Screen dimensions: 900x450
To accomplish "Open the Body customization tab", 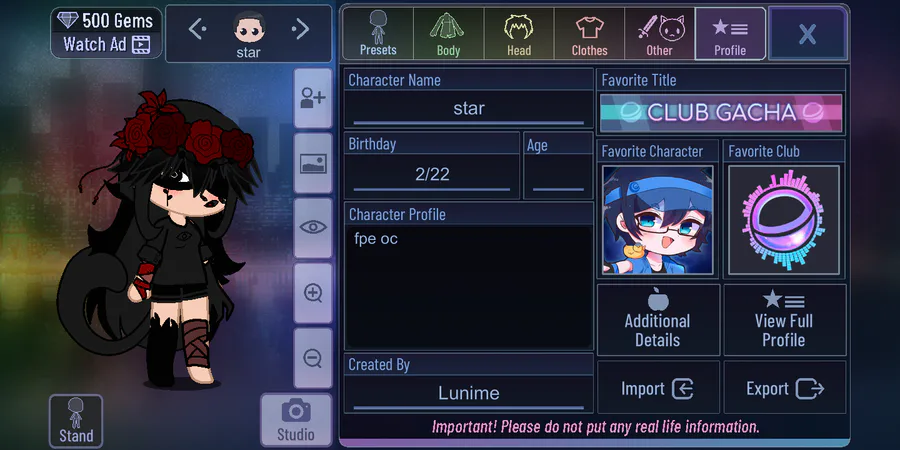I will (x=448, y=34).
